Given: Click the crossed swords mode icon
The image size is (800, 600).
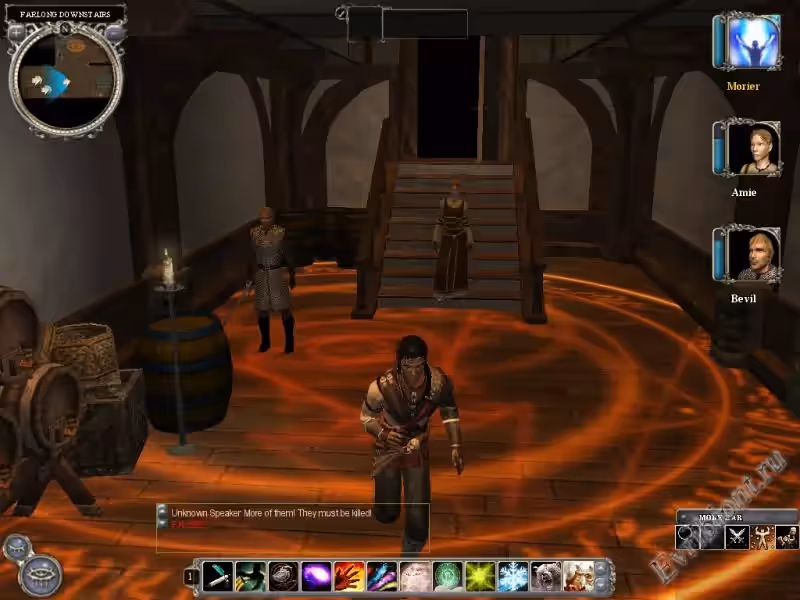Looking at the screenshot, I should (x=738, y=537).
